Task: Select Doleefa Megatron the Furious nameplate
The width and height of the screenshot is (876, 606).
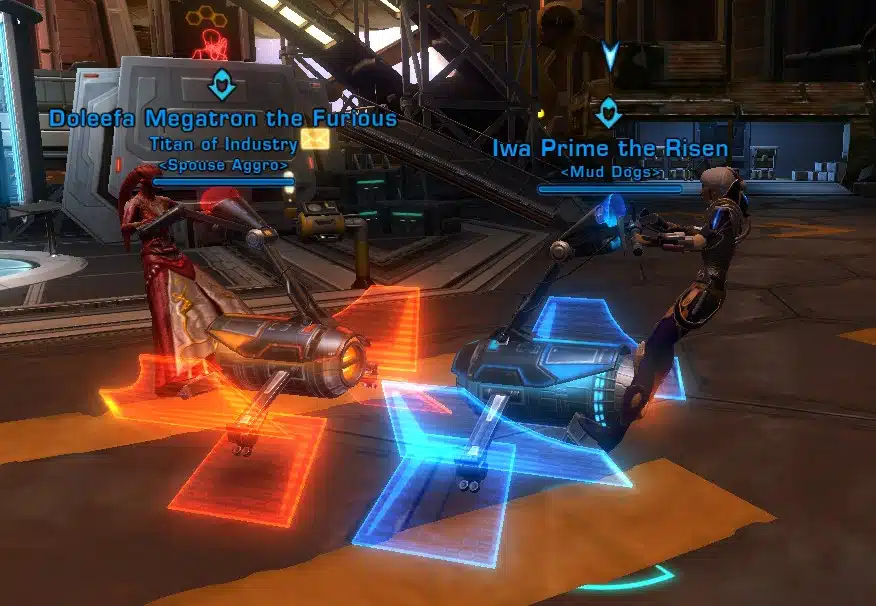Action: (x=222, y=119)
